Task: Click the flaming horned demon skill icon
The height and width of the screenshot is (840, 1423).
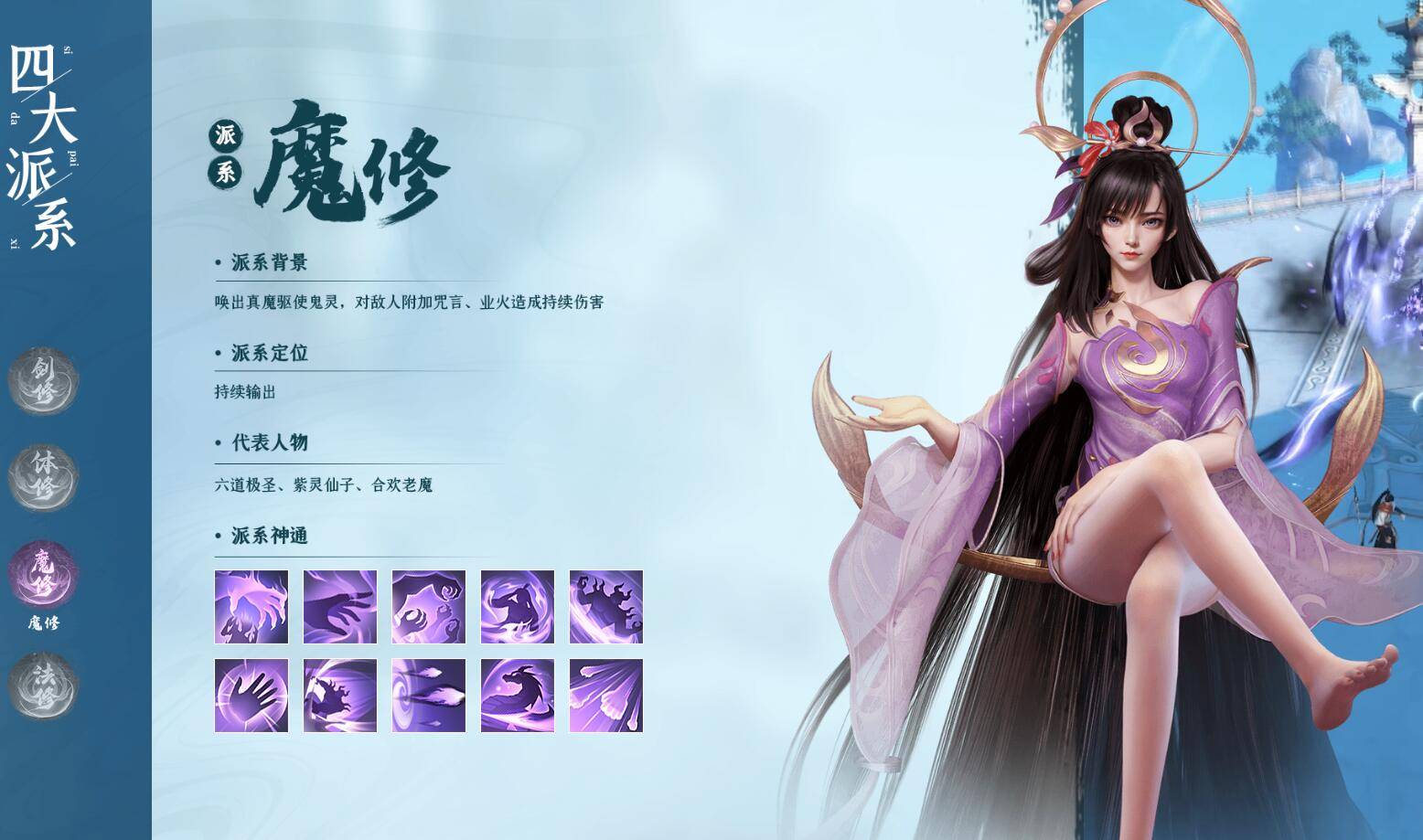Action: point(605,608)
